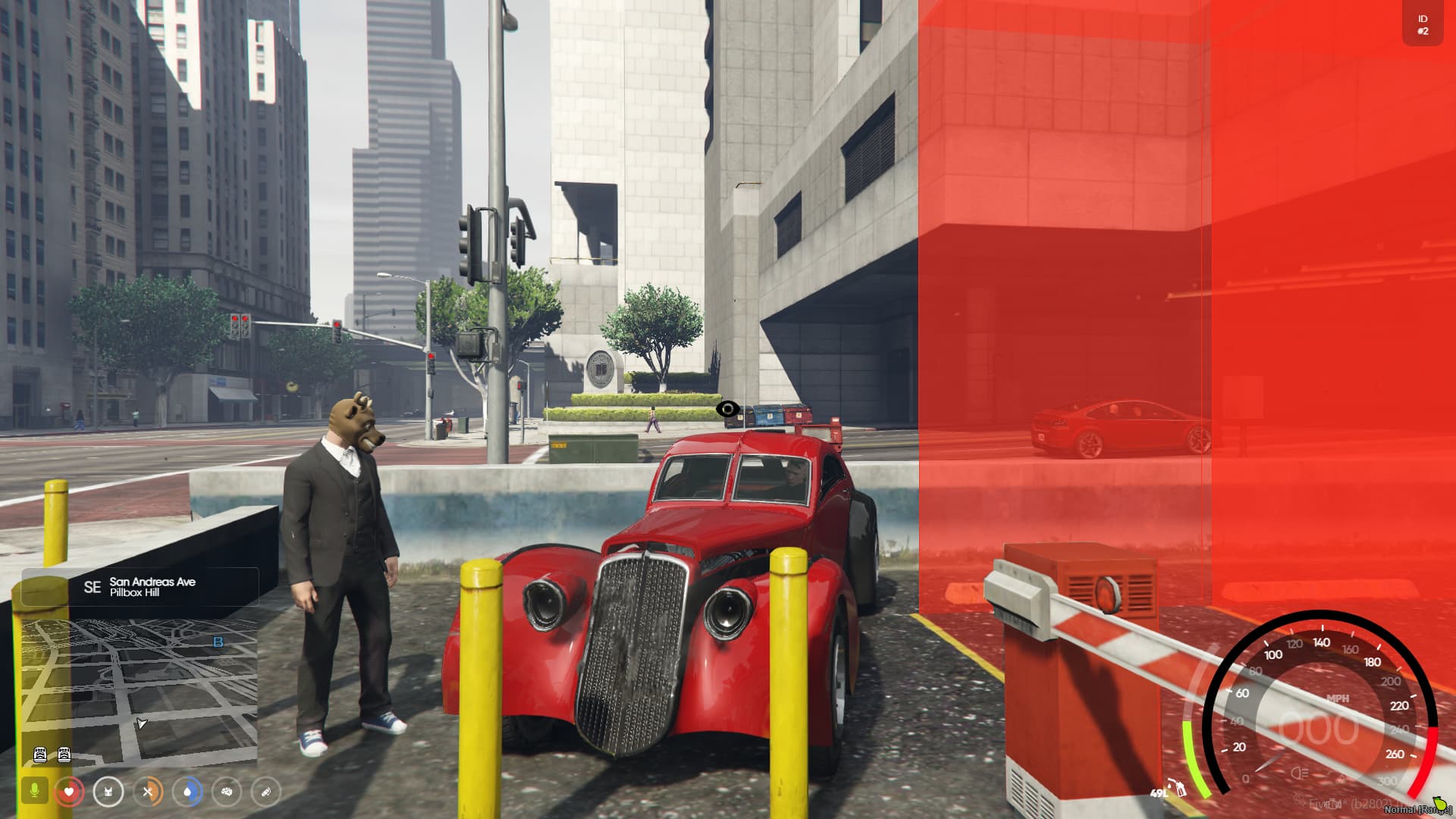Click the red heart health icon
The height and width of the screenshot is (819, 1456).
coord(70,792)
